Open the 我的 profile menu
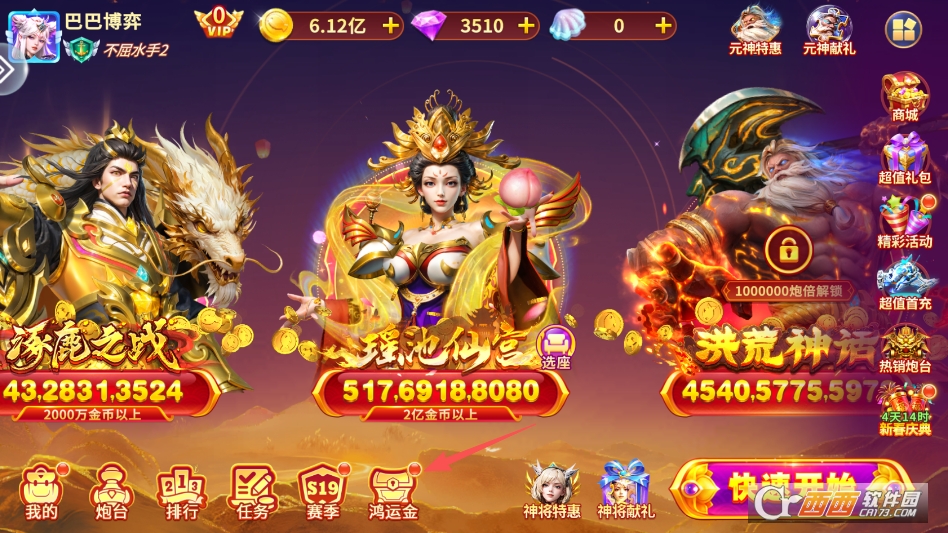Image resolution: width=948 pixels, height=533 pixels. [x=42, y=490]
